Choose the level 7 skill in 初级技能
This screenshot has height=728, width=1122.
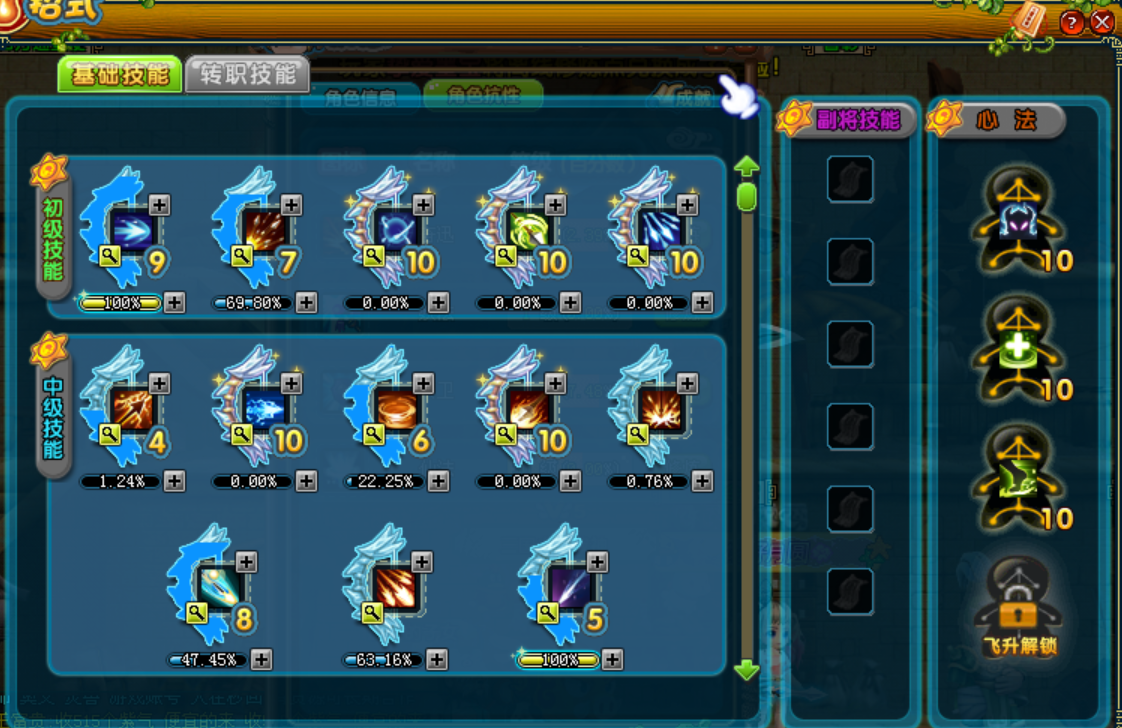click(x=262, y=231)
